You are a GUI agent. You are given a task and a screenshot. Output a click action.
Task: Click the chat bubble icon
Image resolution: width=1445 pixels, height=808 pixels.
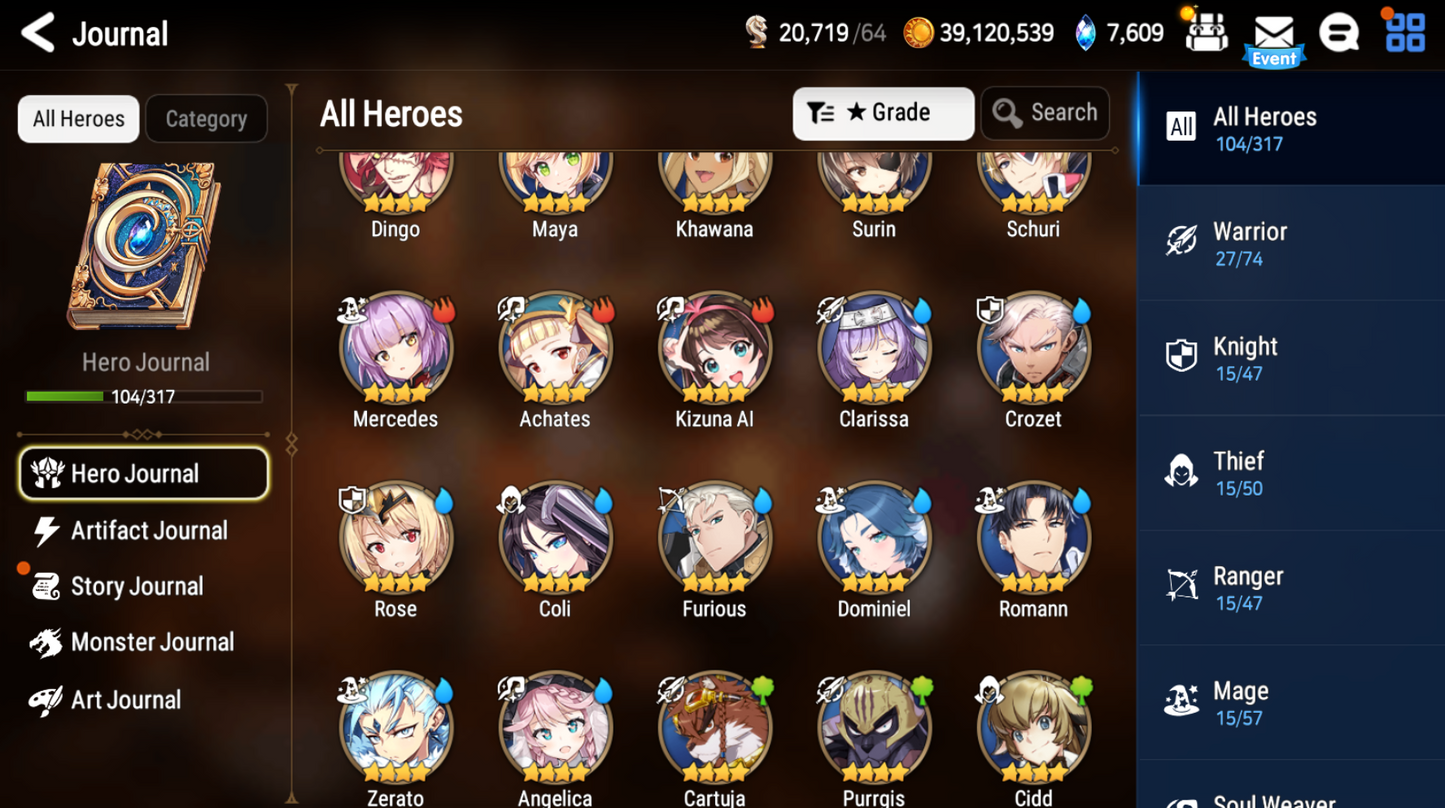click(1340, 32)
